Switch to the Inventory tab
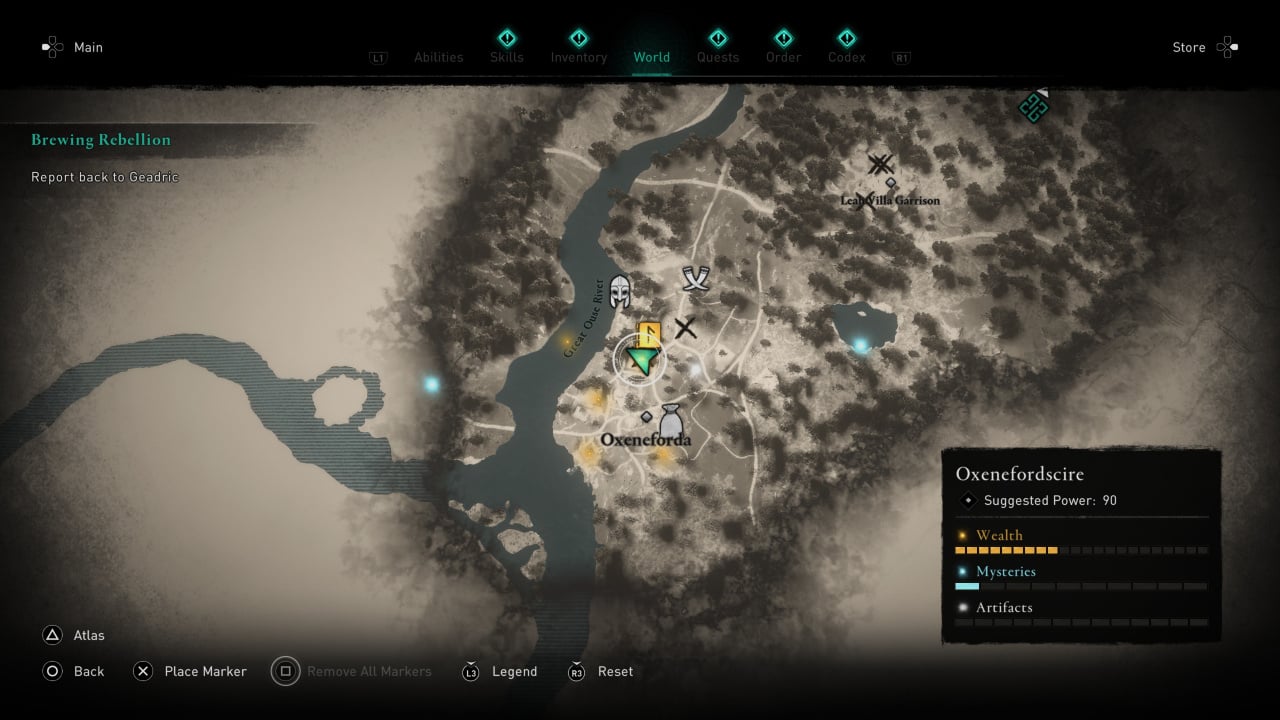 (579, 57)
